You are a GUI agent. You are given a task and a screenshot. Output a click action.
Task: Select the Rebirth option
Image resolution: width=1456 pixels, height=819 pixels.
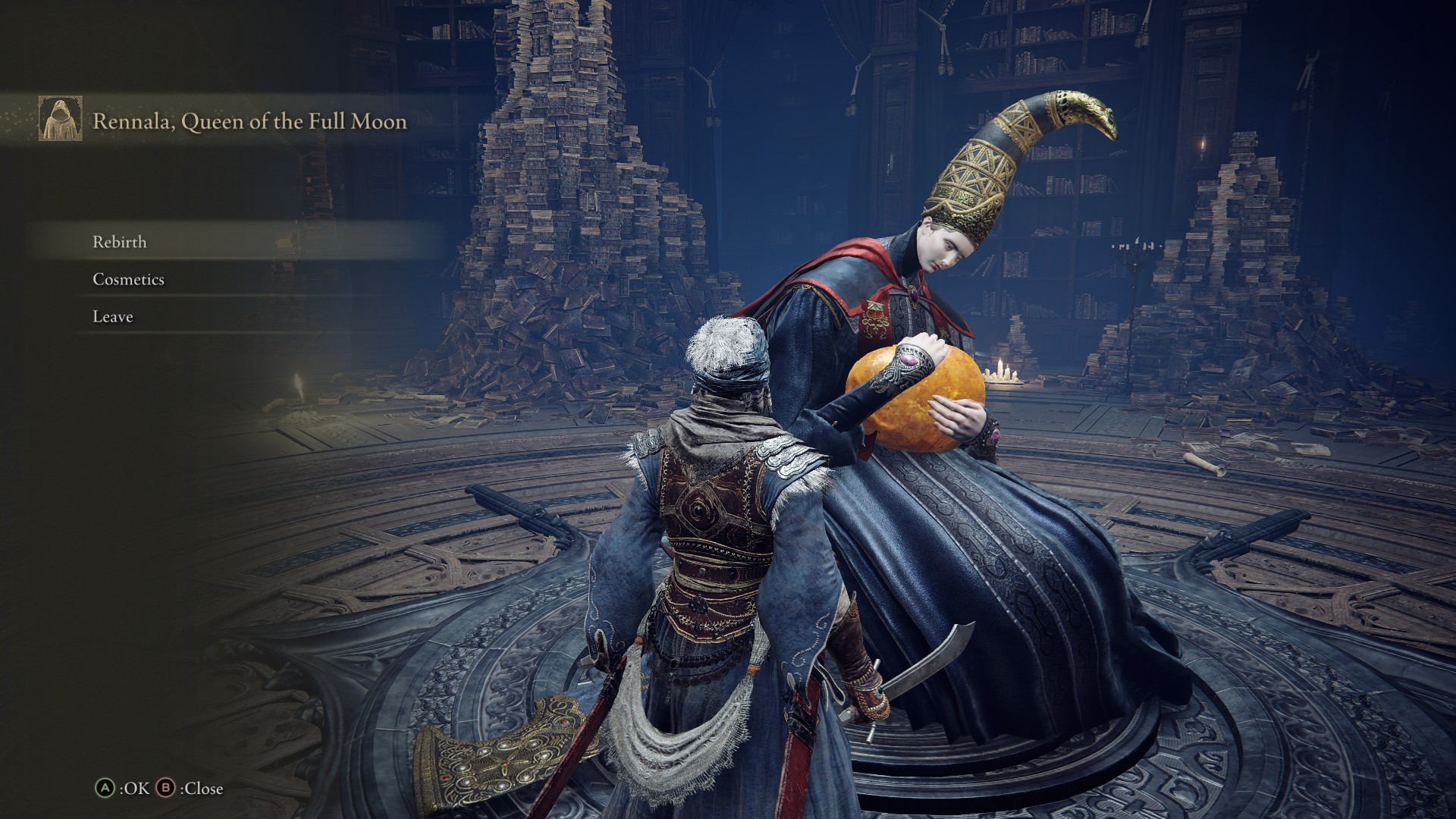coord(119,243)
